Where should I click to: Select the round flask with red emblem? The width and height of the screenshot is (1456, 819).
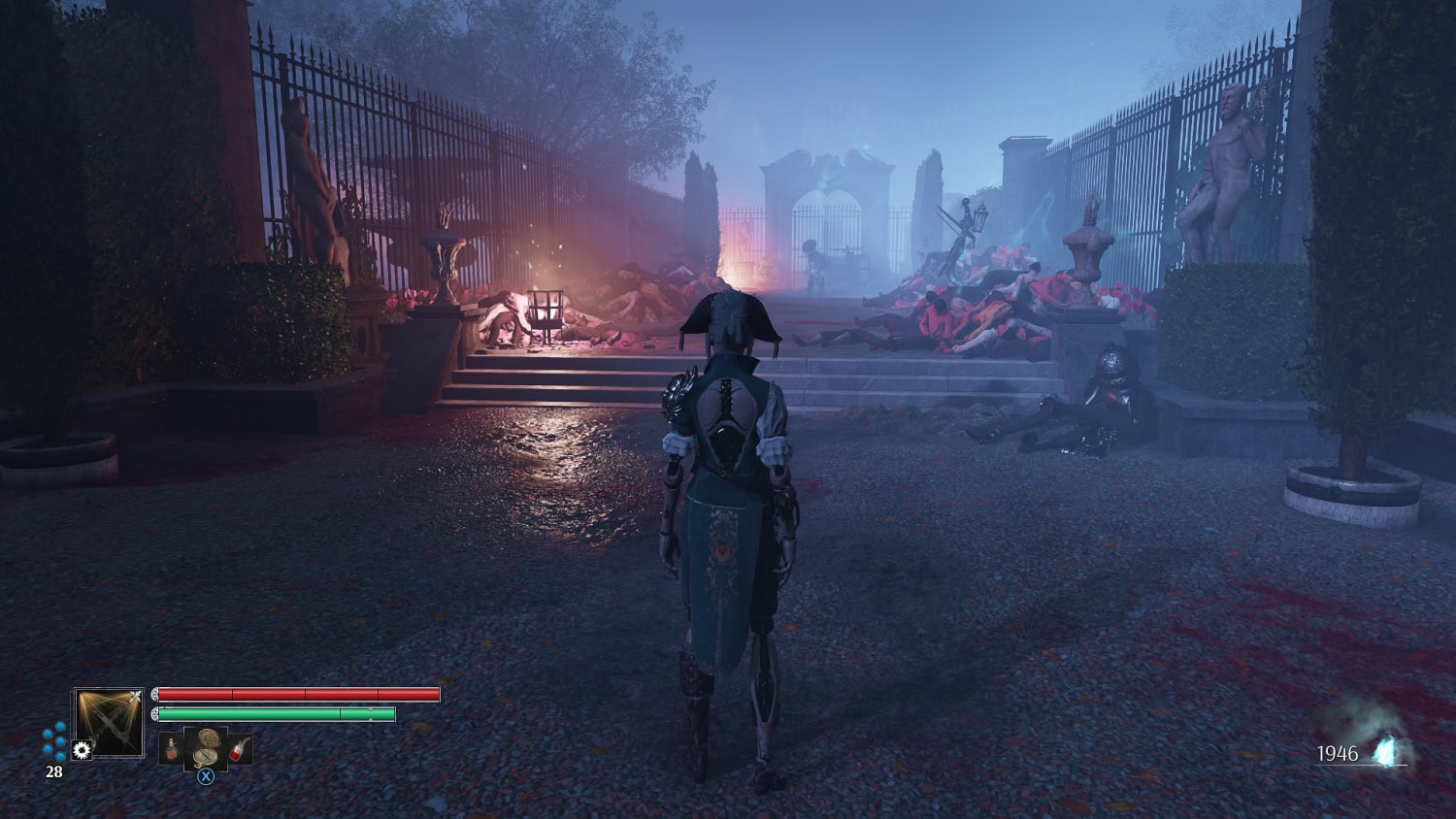tap(171, 749)
